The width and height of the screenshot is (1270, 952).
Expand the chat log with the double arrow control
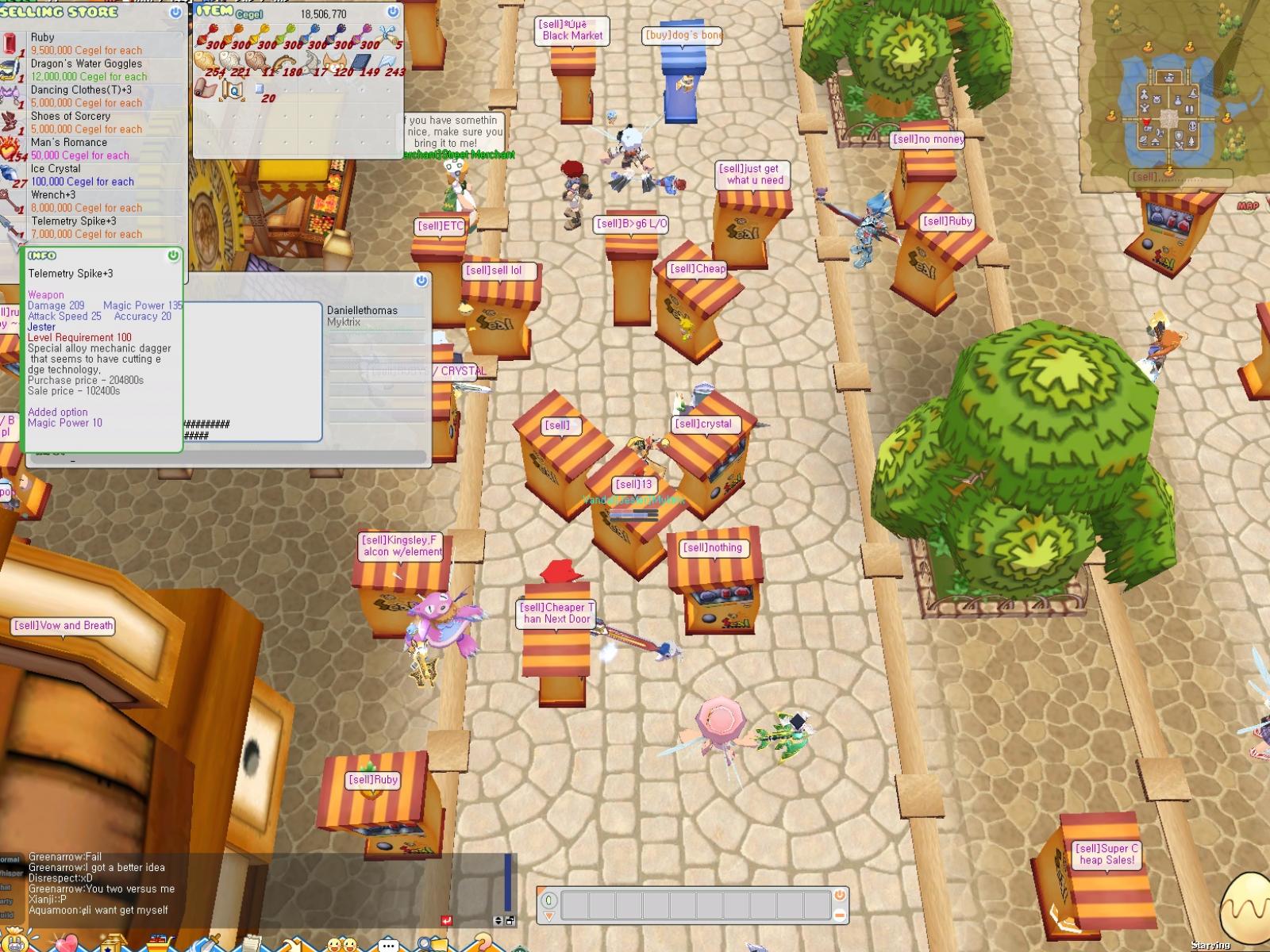coord(498,921)
